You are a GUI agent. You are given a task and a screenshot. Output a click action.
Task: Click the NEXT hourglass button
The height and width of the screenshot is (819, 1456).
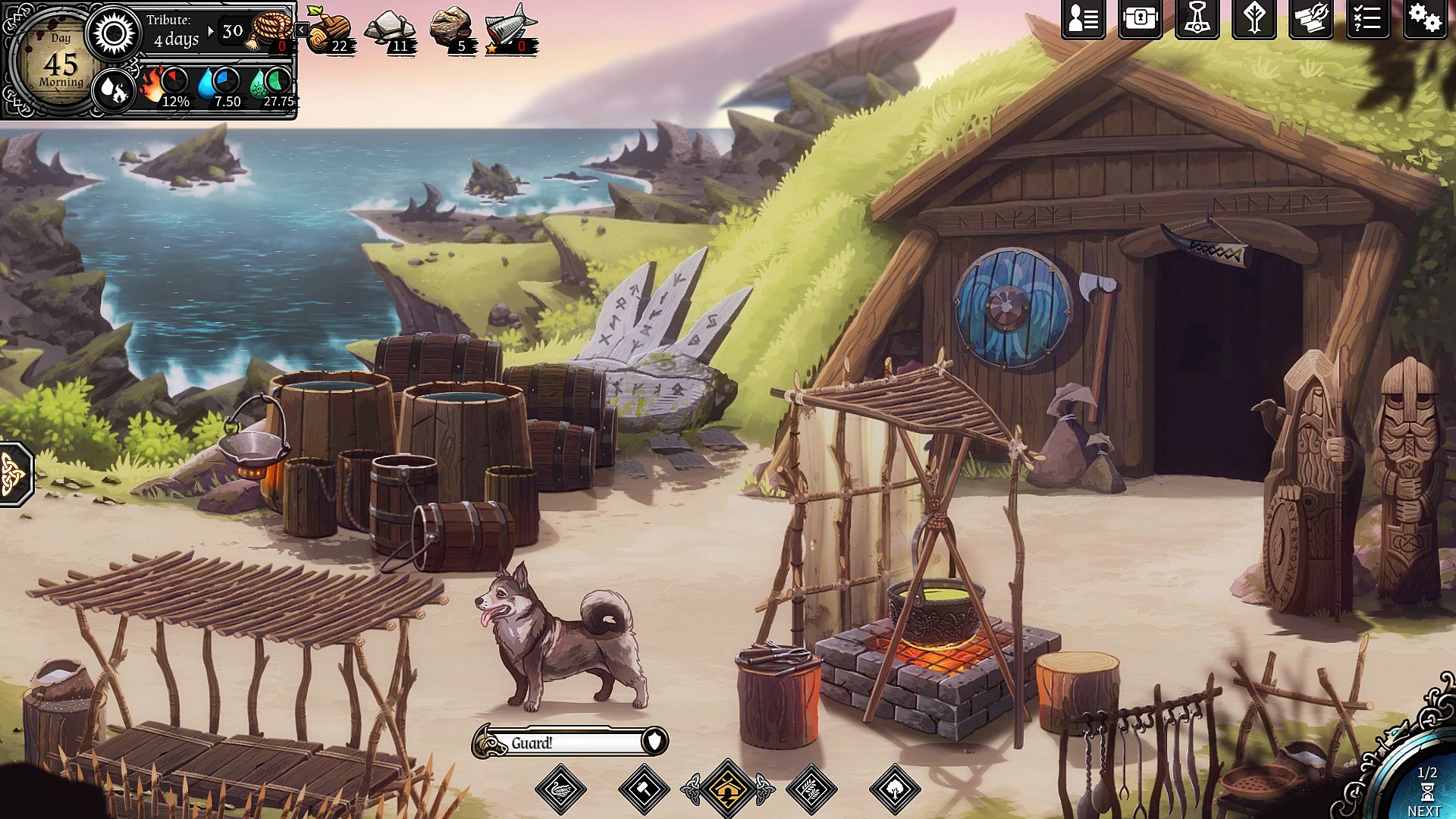click(x=1424, y=793)
